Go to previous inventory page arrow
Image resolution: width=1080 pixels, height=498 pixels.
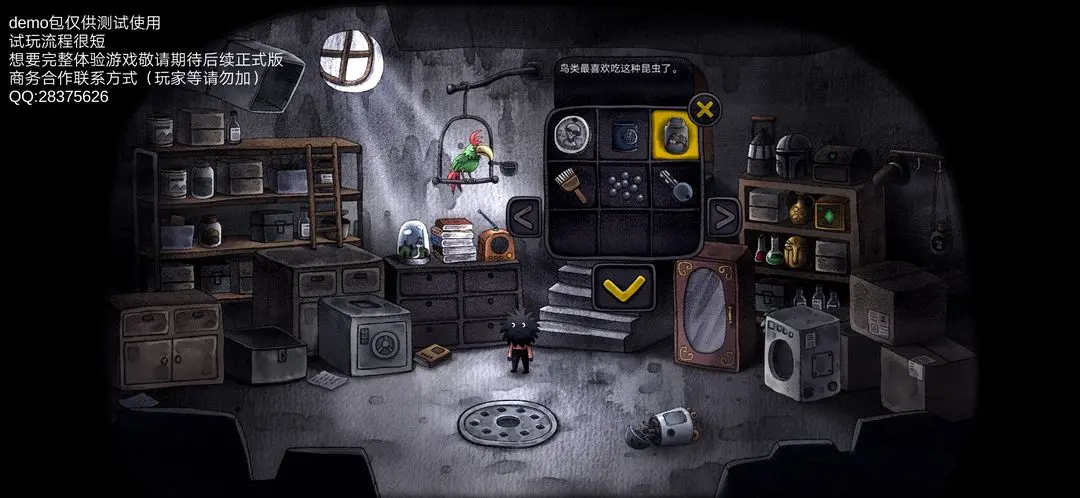[525, 215]
